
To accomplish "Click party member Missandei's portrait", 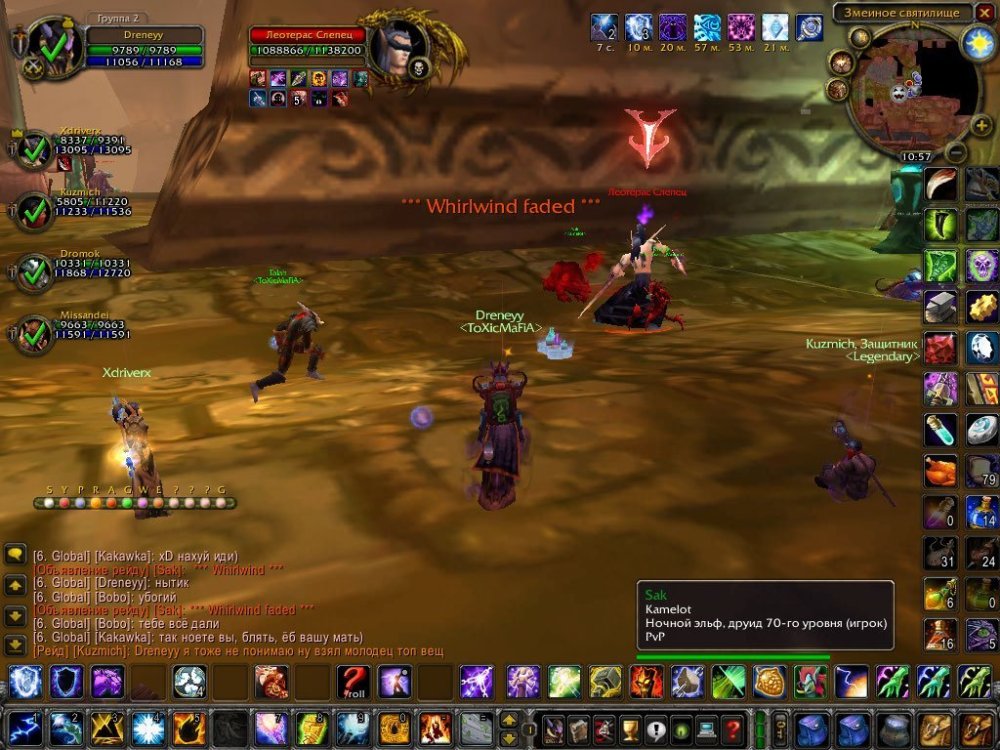I will point(35,335).
